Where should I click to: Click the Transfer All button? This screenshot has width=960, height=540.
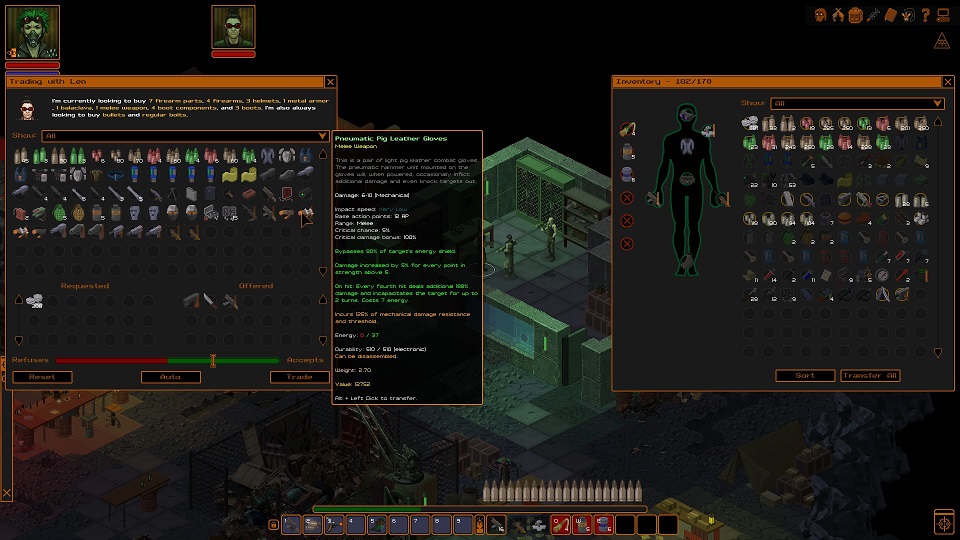pyautogui.click(x=870, y=375)
